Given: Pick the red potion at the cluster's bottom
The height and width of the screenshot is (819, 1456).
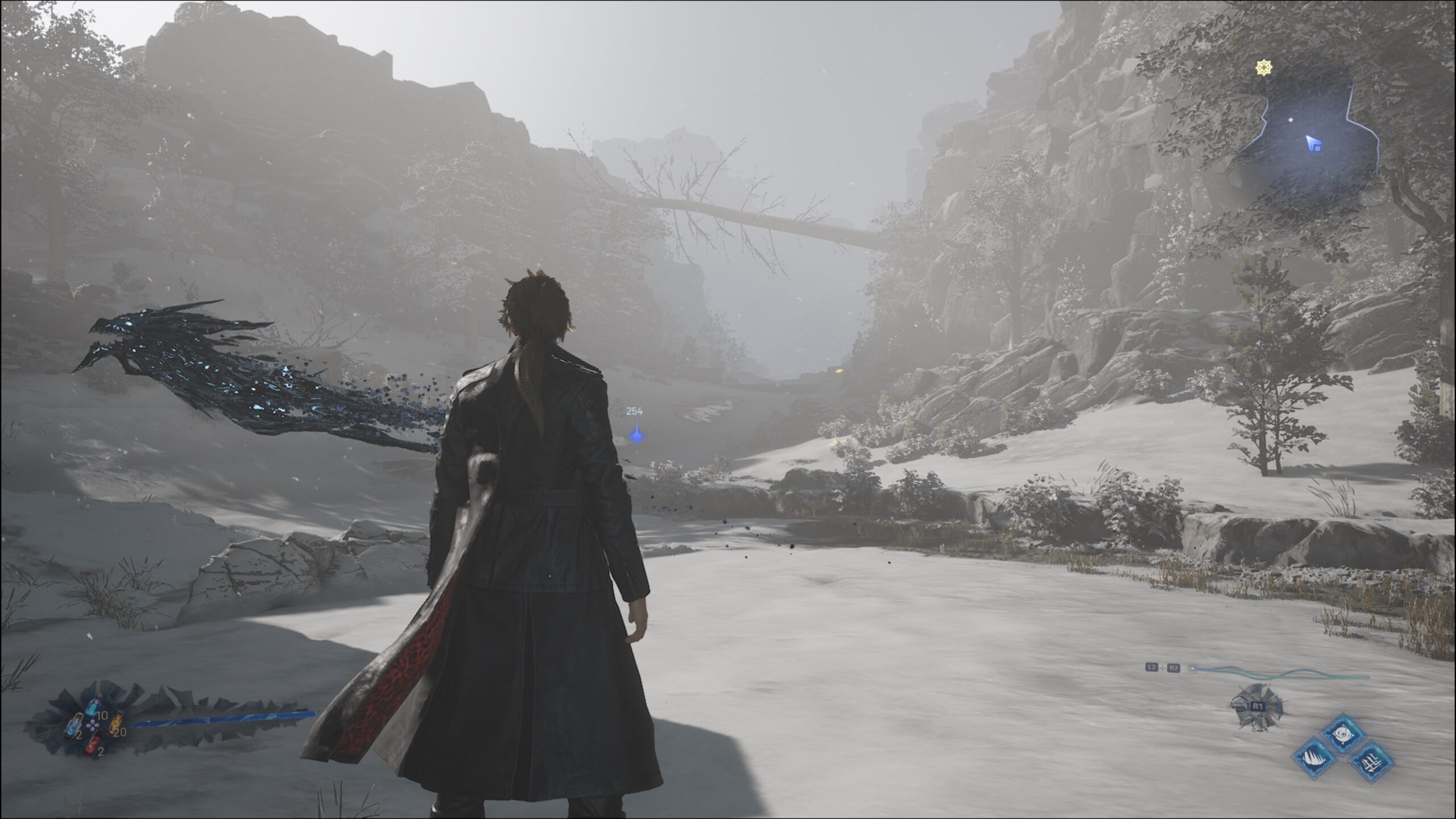Looking at the screenshot, I should [92, 746].
